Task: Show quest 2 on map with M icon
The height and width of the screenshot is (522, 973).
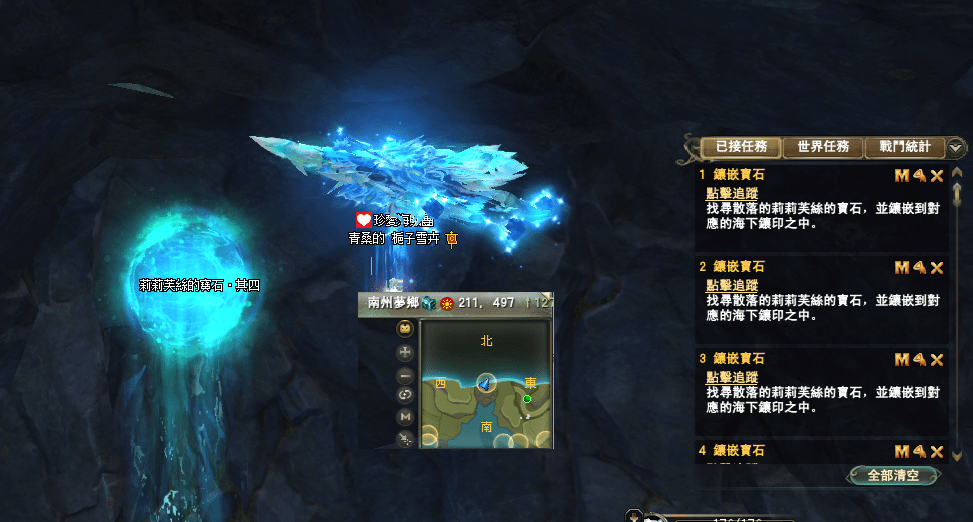Action: (901, 267)
